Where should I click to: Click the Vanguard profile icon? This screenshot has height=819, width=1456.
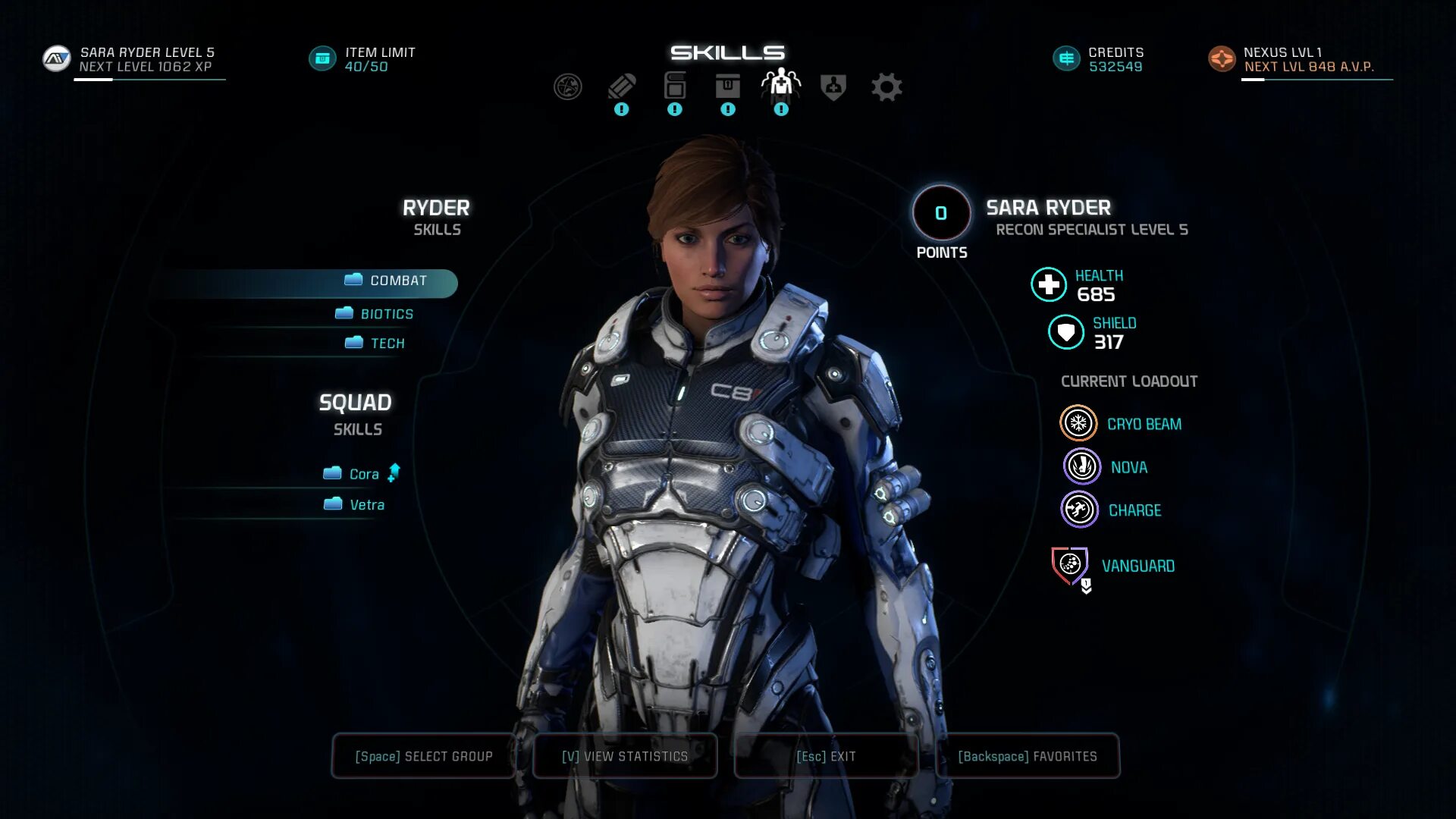click(1070, 566)
